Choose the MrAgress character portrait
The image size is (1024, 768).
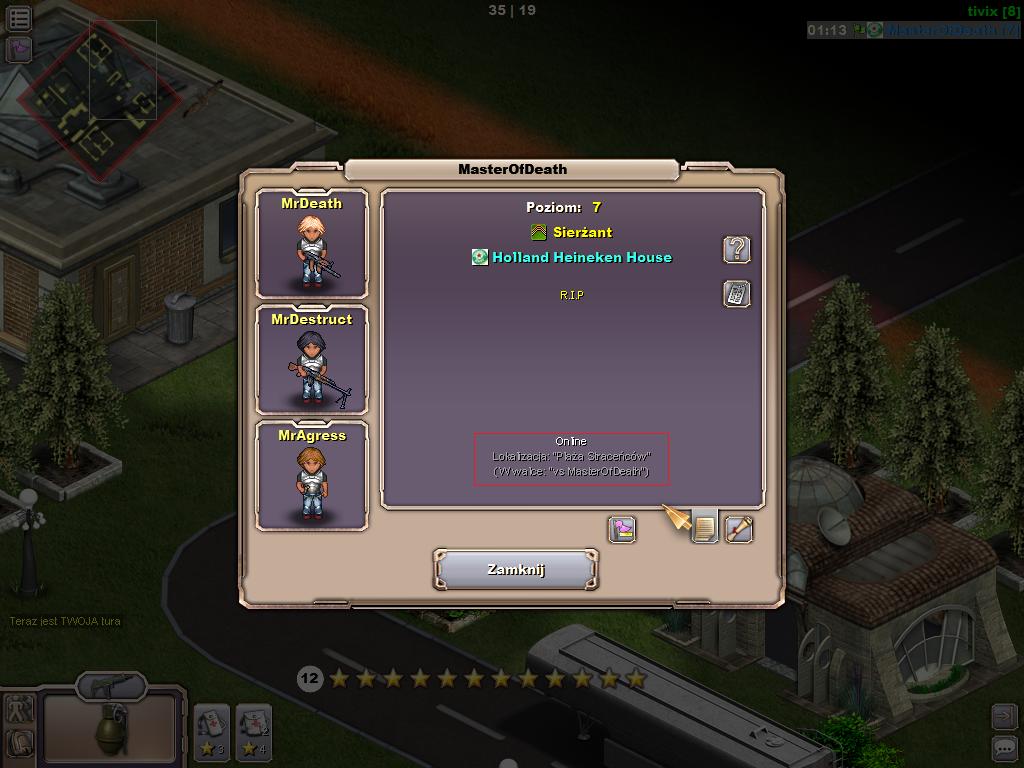[x=312, y=477]
